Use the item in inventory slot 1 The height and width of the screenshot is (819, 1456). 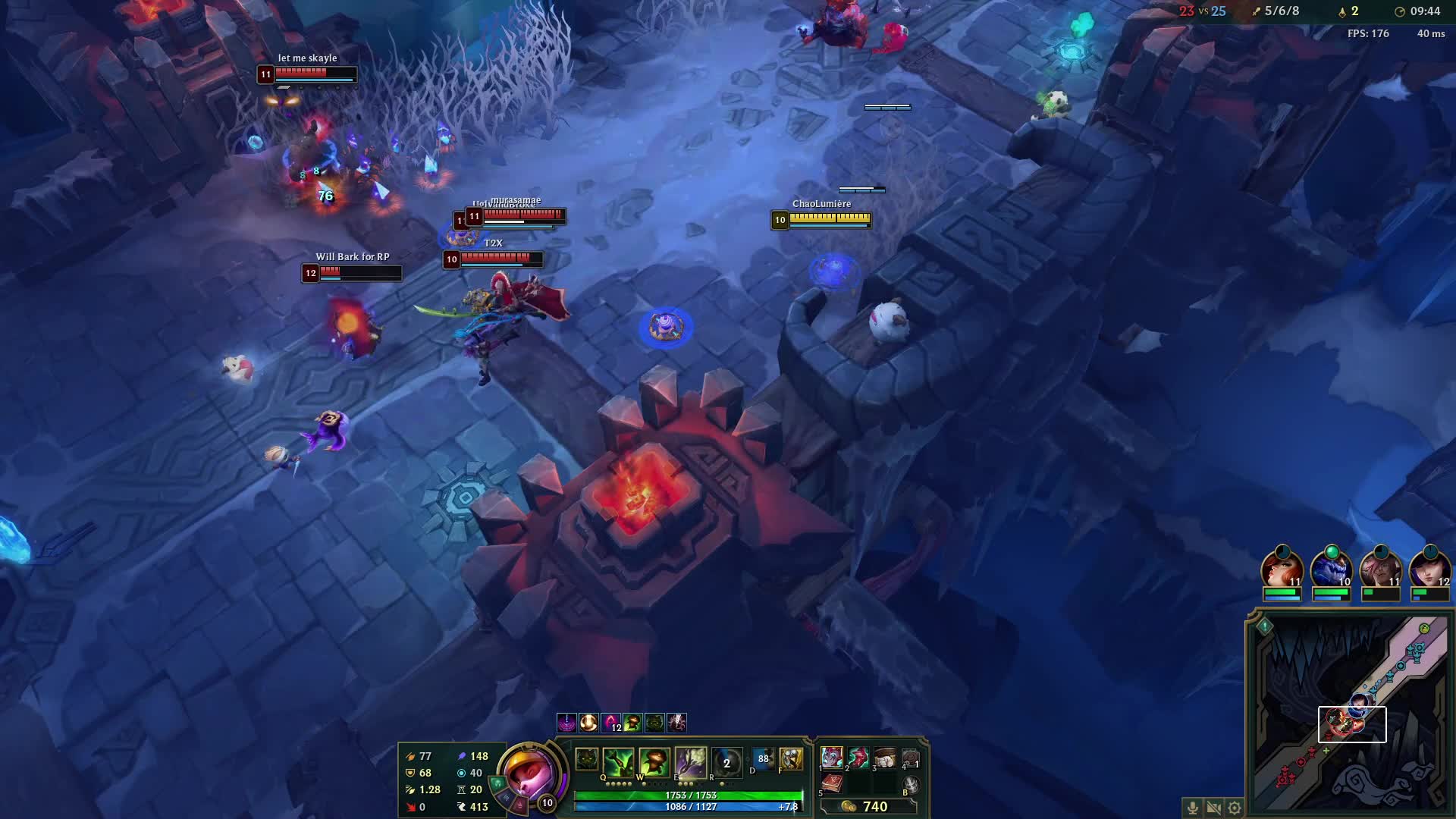tap(832, 757)
